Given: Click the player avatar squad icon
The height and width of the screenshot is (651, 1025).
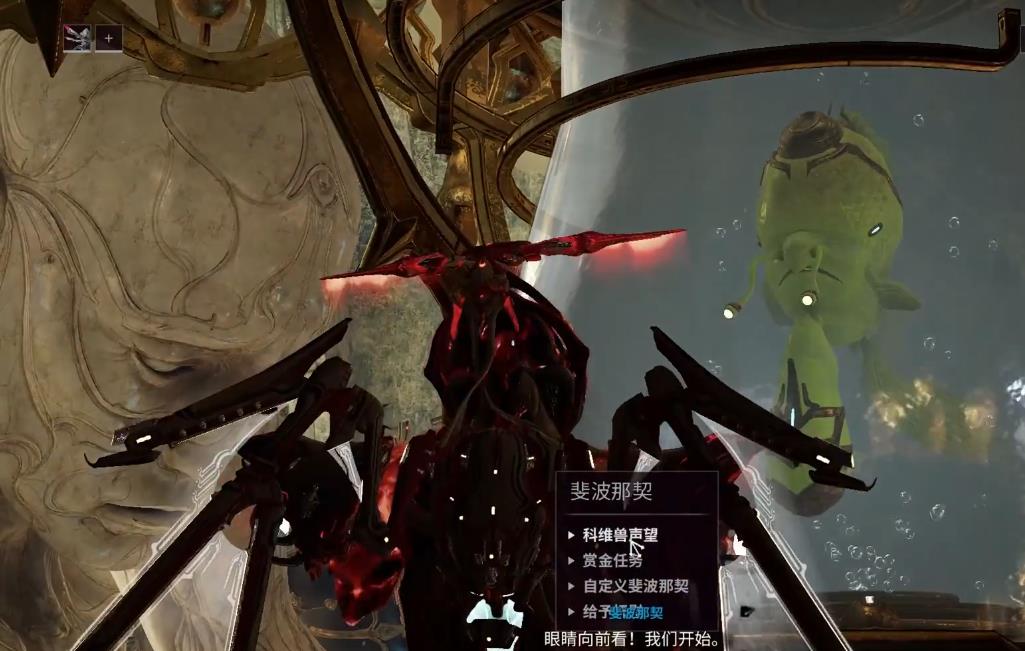Looking at the screenshot, I should 77,38.
